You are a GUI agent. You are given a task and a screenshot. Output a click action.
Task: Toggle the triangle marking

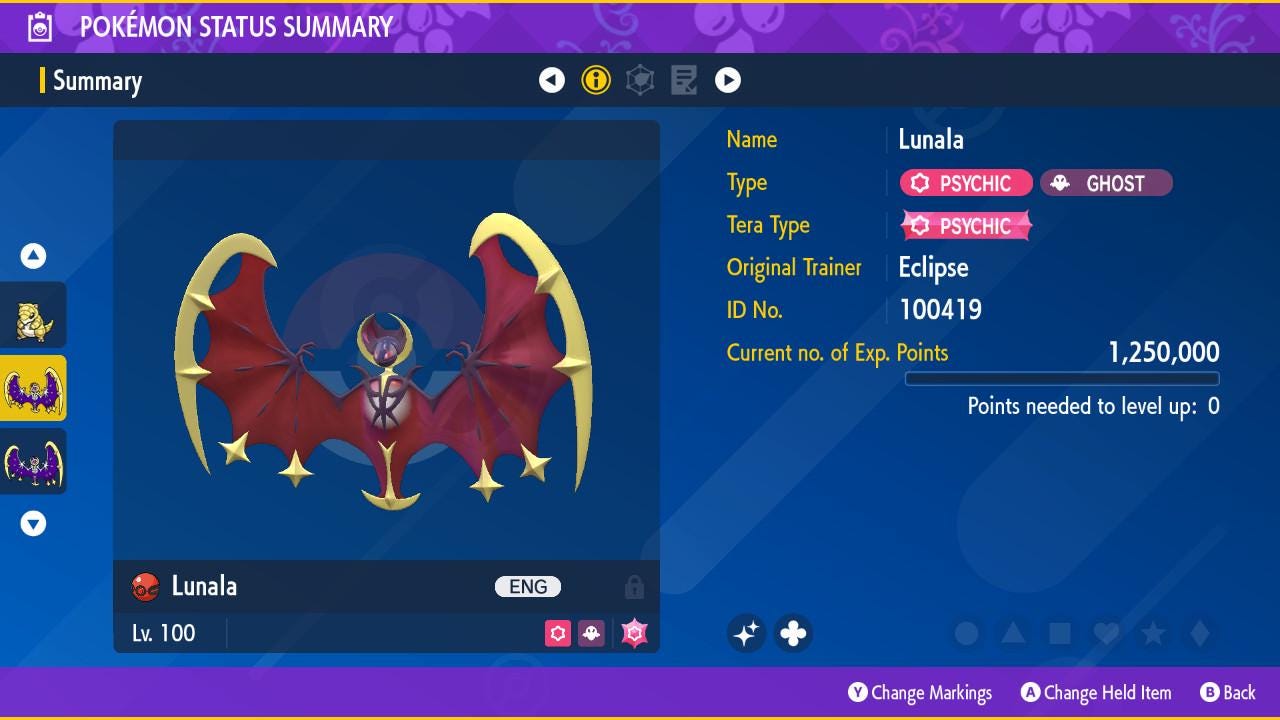point(1013,633)
